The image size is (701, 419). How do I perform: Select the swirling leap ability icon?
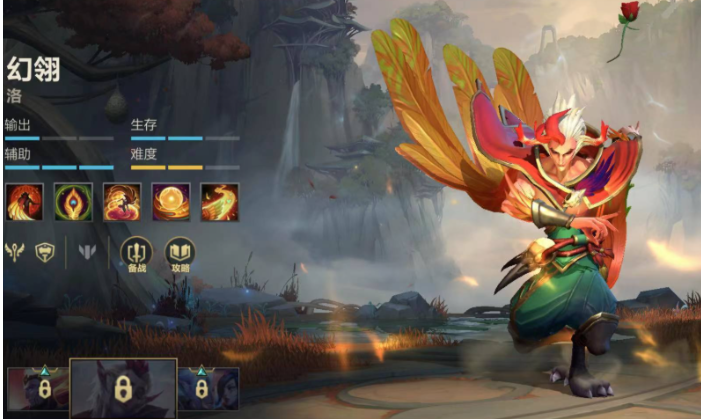pyautogui.click(x=120, y=202)
